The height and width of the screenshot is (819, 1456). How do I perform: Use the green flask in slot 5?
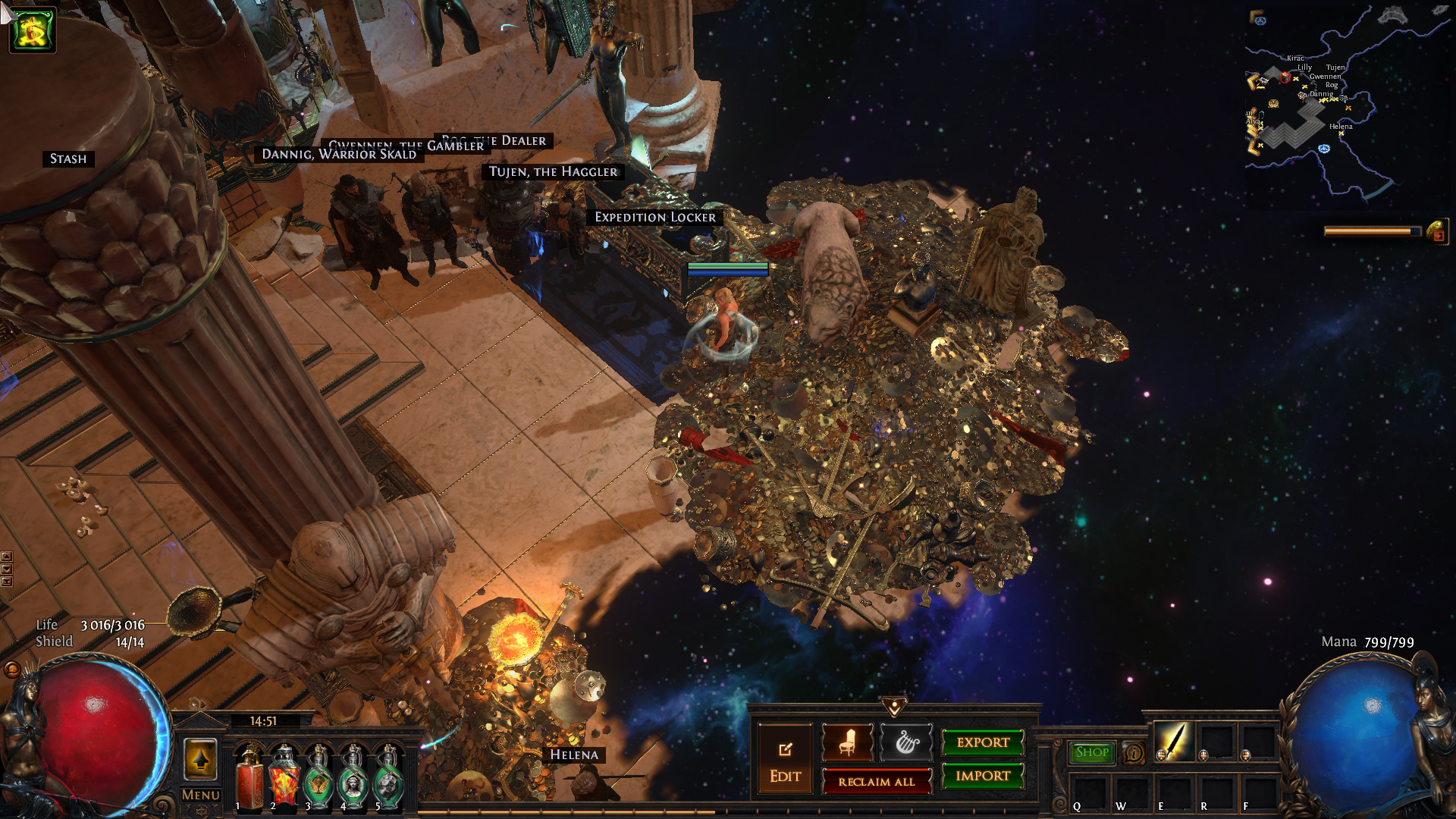point(388,777)
